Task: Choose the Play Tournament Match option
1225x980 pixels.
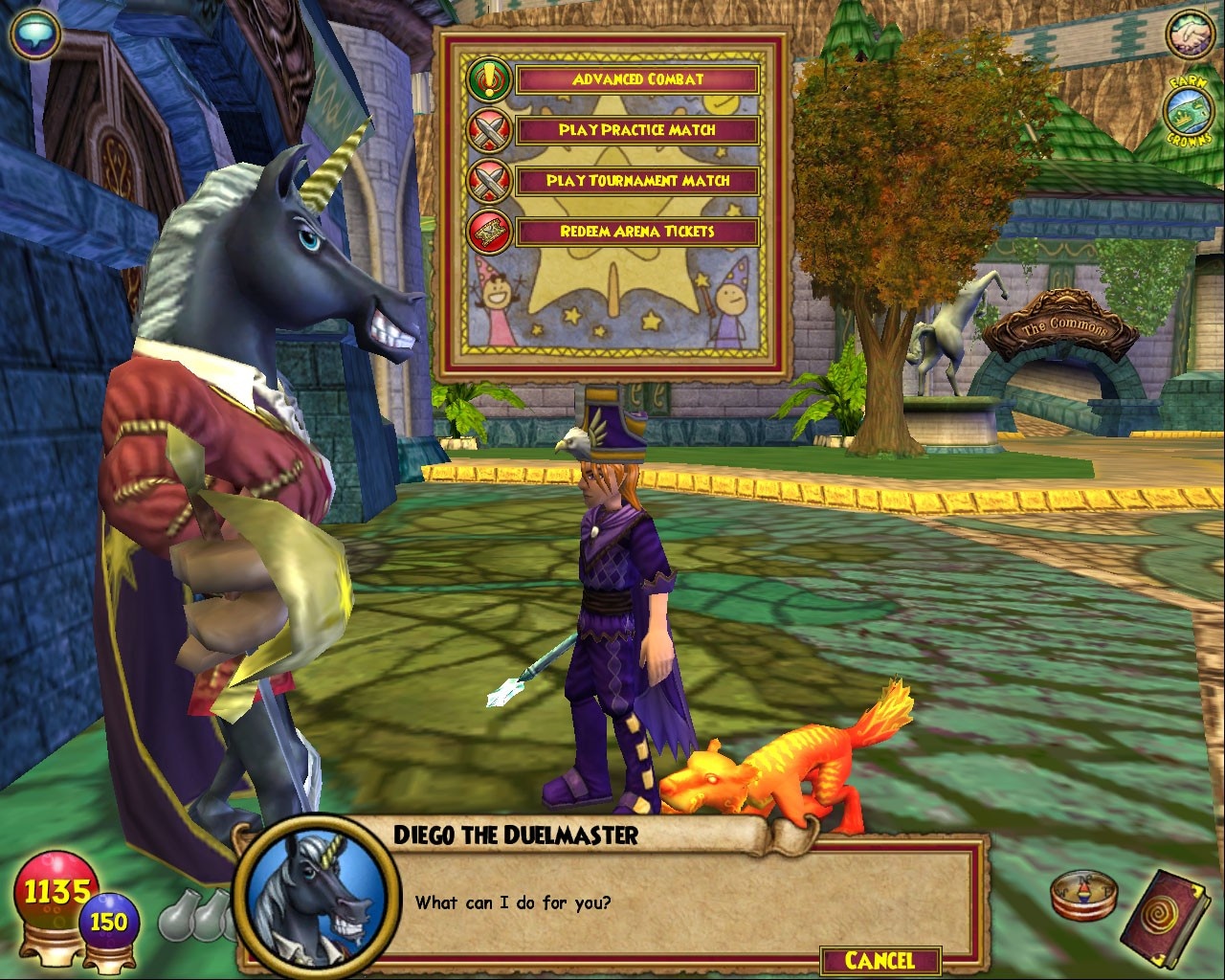Action: 636,180
